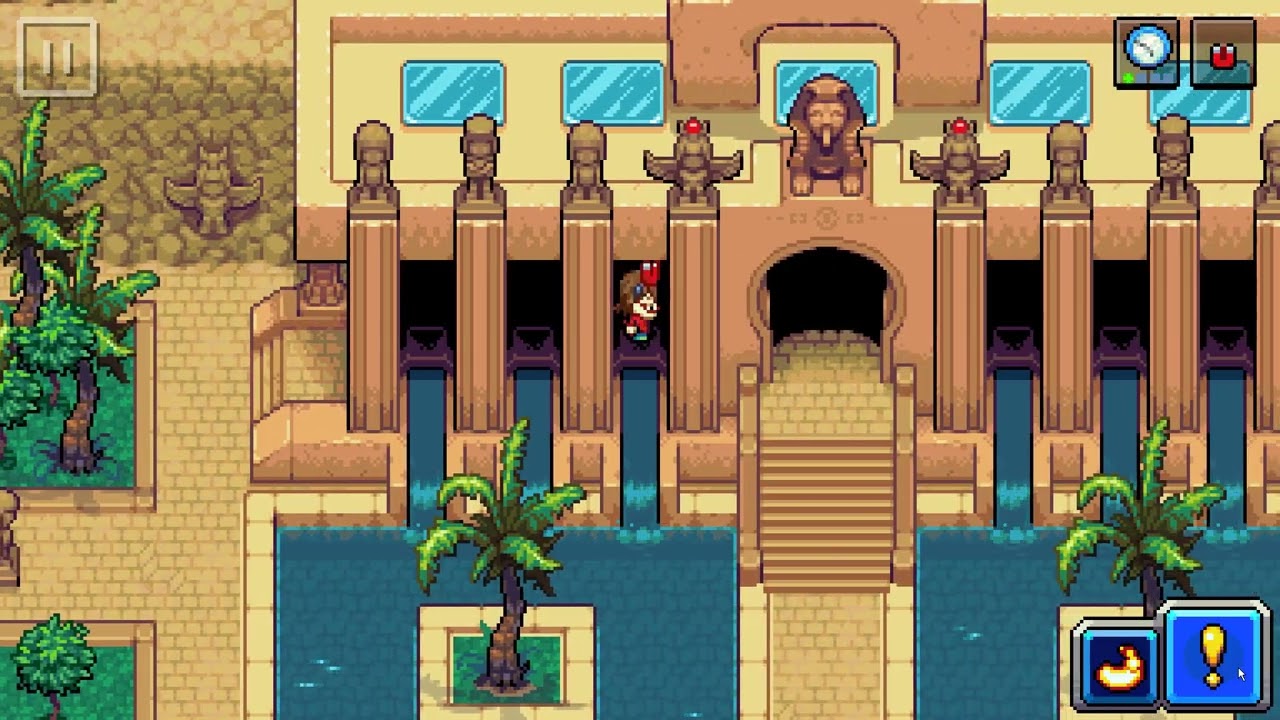
Task: Tap the yellow exclamation interact button
Action: tap(1214, 655)
